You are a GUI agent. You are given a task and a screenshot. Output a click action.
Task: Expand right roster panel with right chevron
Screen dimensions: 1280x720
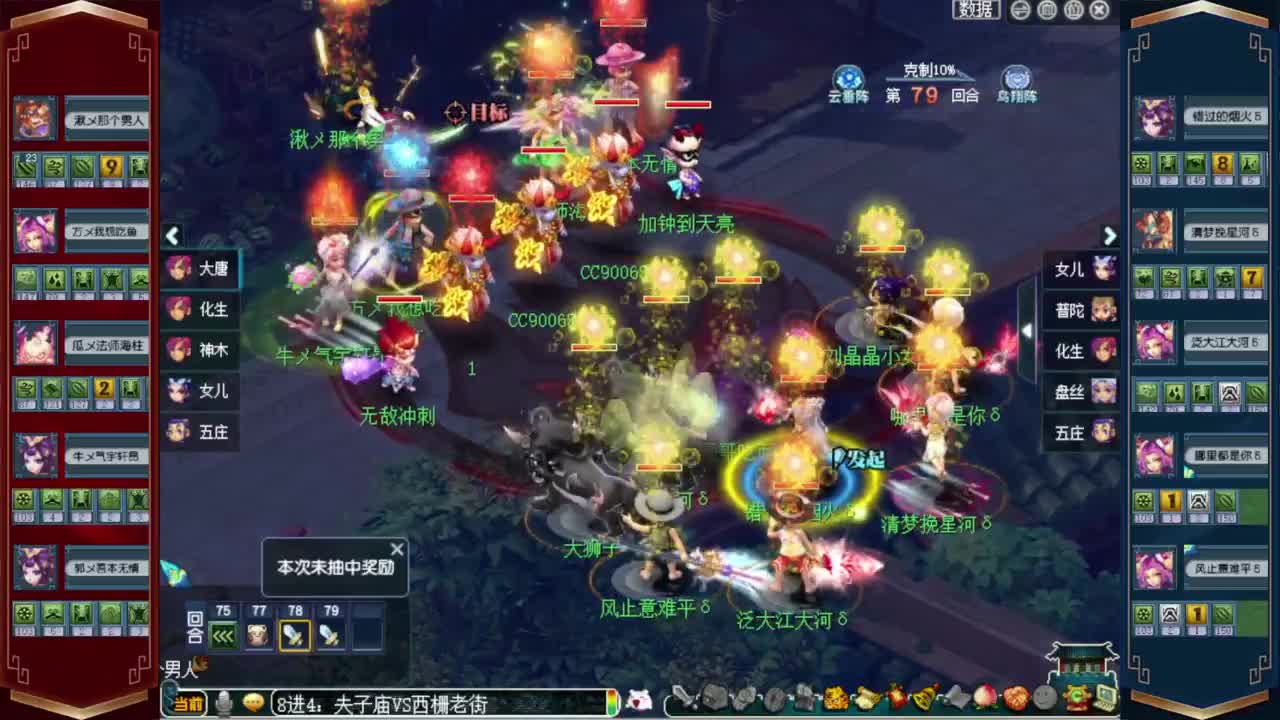tap(1110, 236)
